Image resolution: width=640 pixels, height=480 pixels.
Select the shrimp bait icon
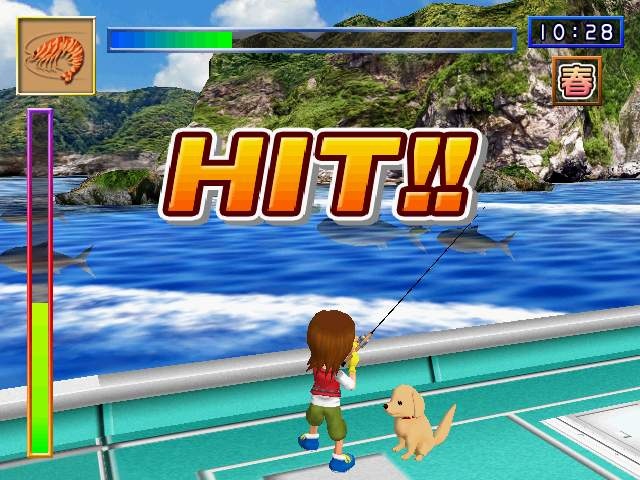click(56, 56)
